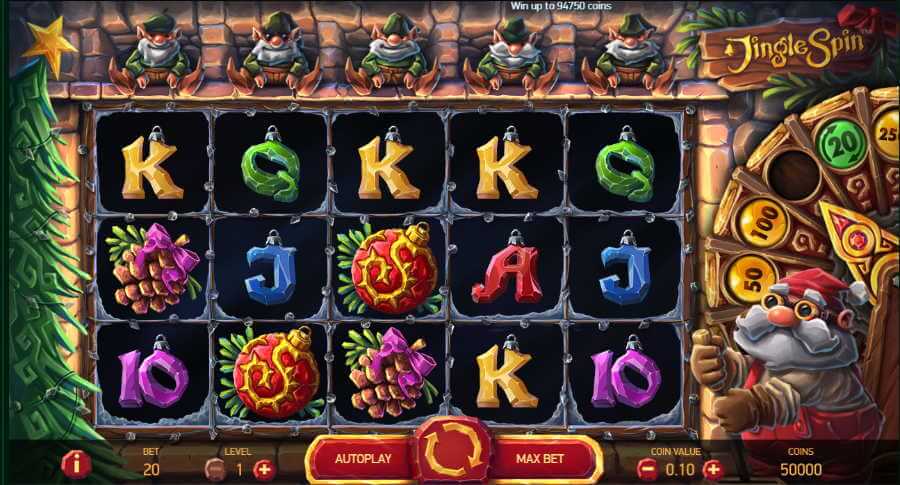Open the red info paytable button
900x485 pixels.
tap(76, 463)
